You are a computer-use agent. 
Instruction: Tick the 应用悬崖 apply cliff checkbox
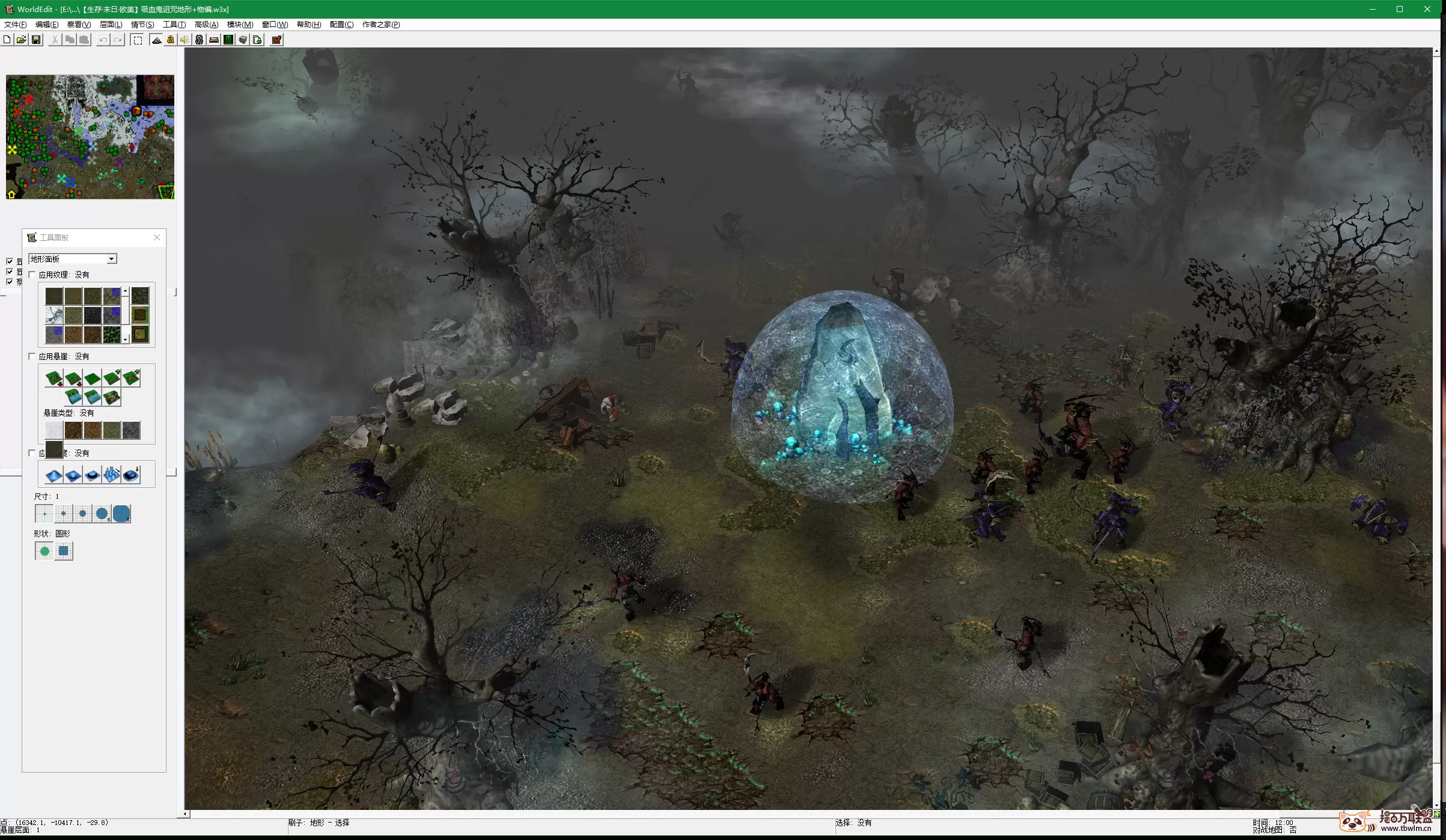(32, 356)
